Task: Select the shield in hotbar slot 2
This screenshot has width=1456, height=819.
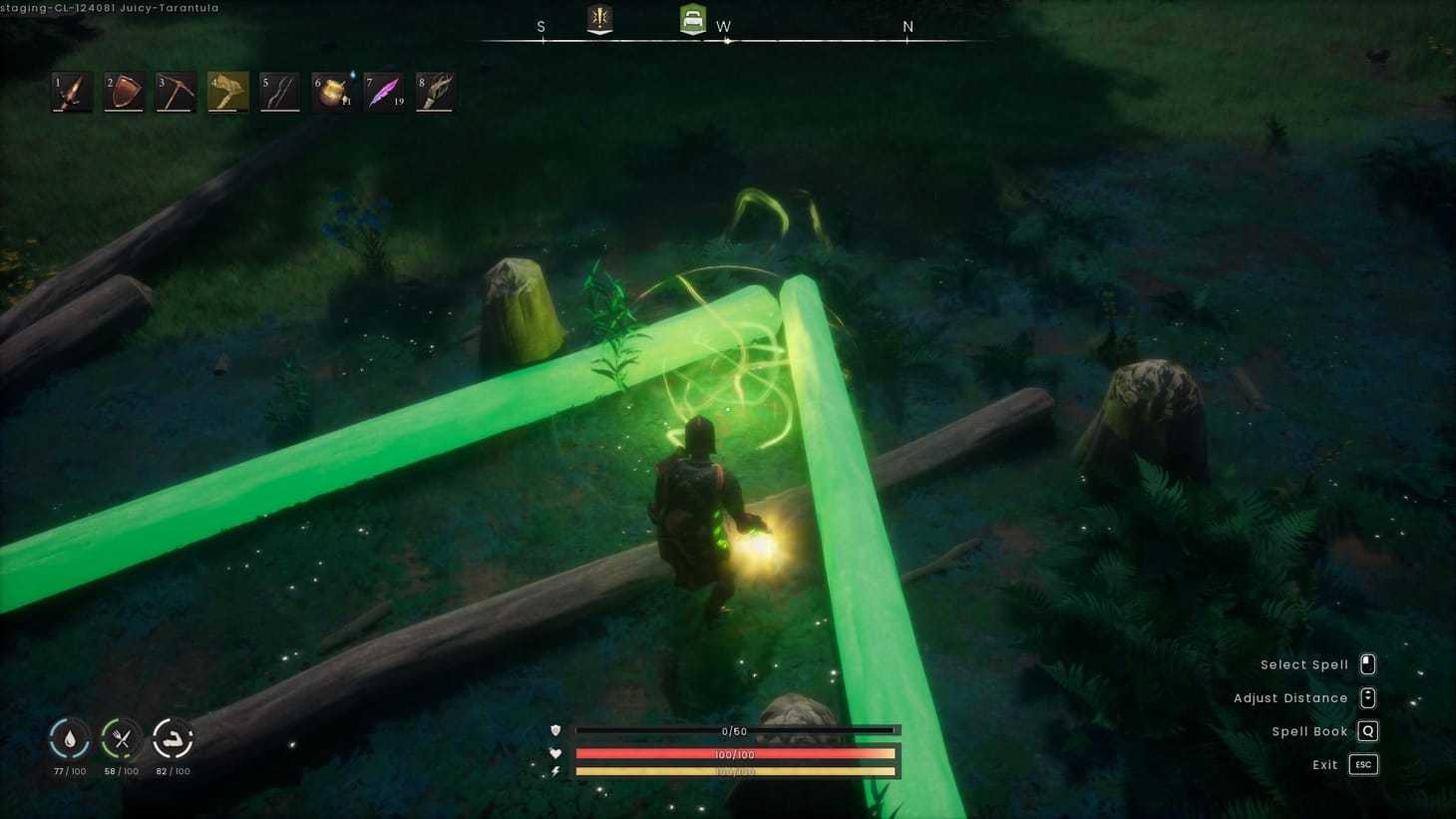Action: [123, 91]
